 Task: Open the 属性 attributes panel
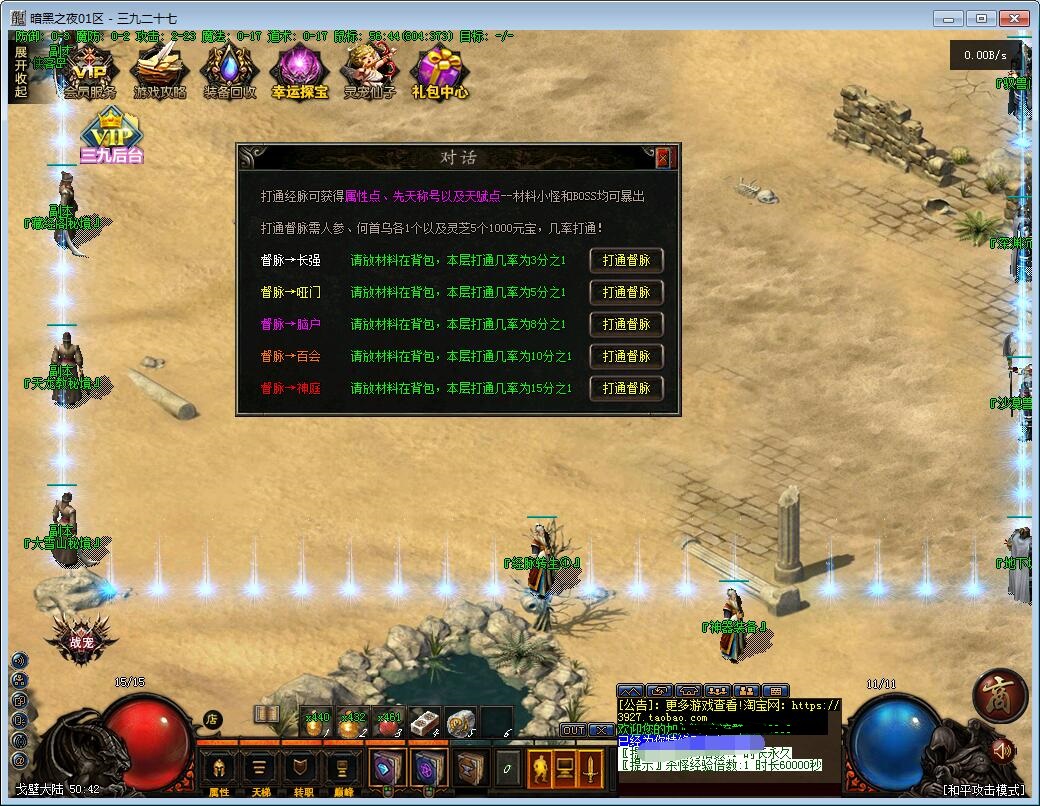219,770
